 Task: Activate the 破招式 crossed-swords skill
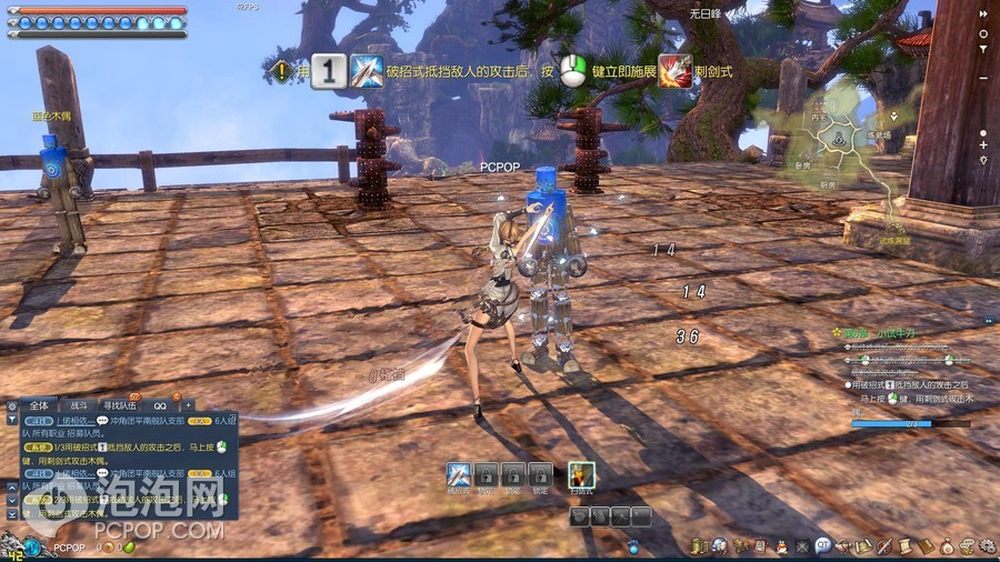[459, 475]
